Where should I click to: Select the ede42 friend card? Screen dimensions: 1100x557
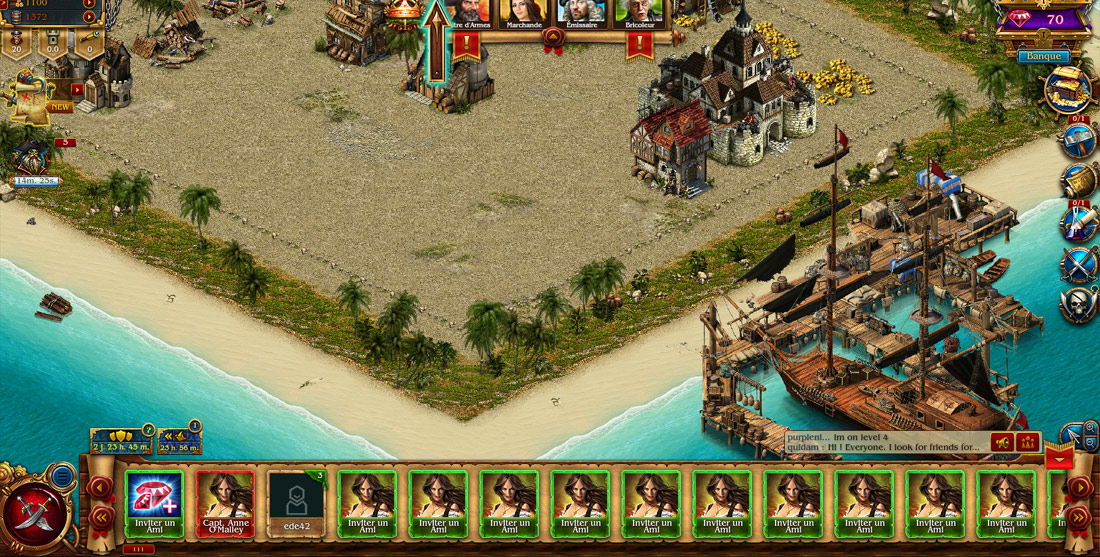pos(296,504)
